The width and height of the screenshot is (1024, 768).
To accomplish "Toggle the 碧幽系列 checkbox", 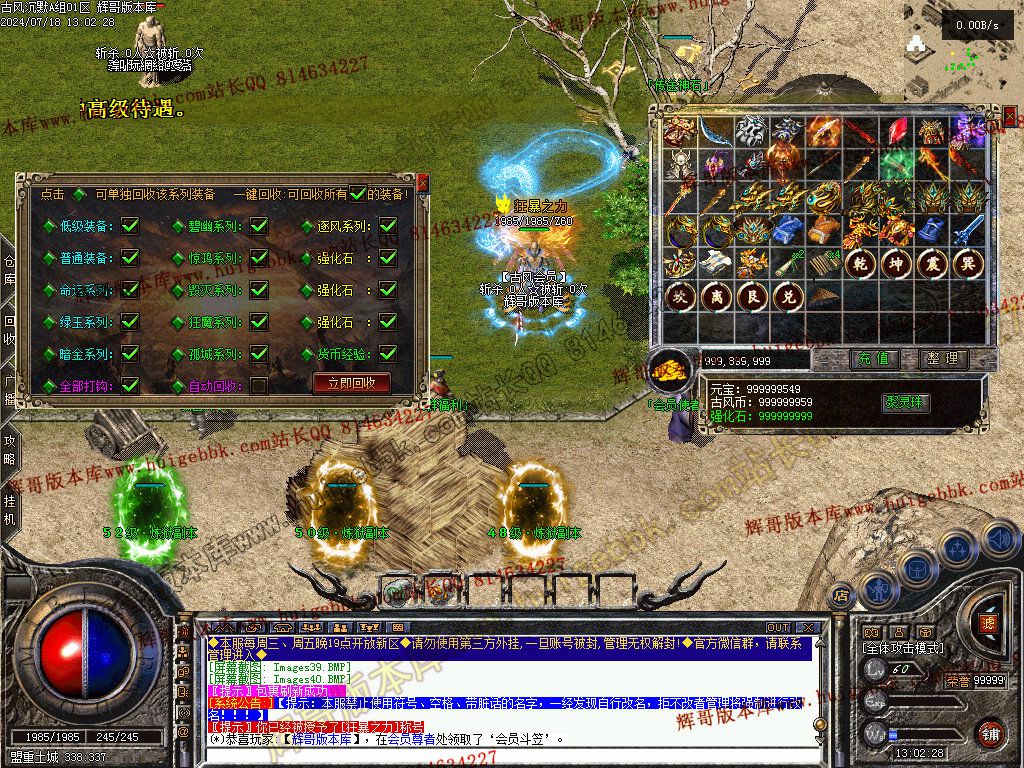I will click(259, 227).
